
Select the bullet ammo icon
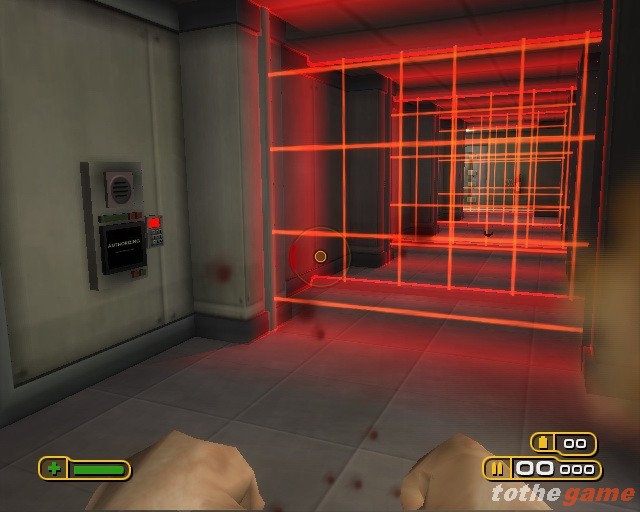(498, 468)
